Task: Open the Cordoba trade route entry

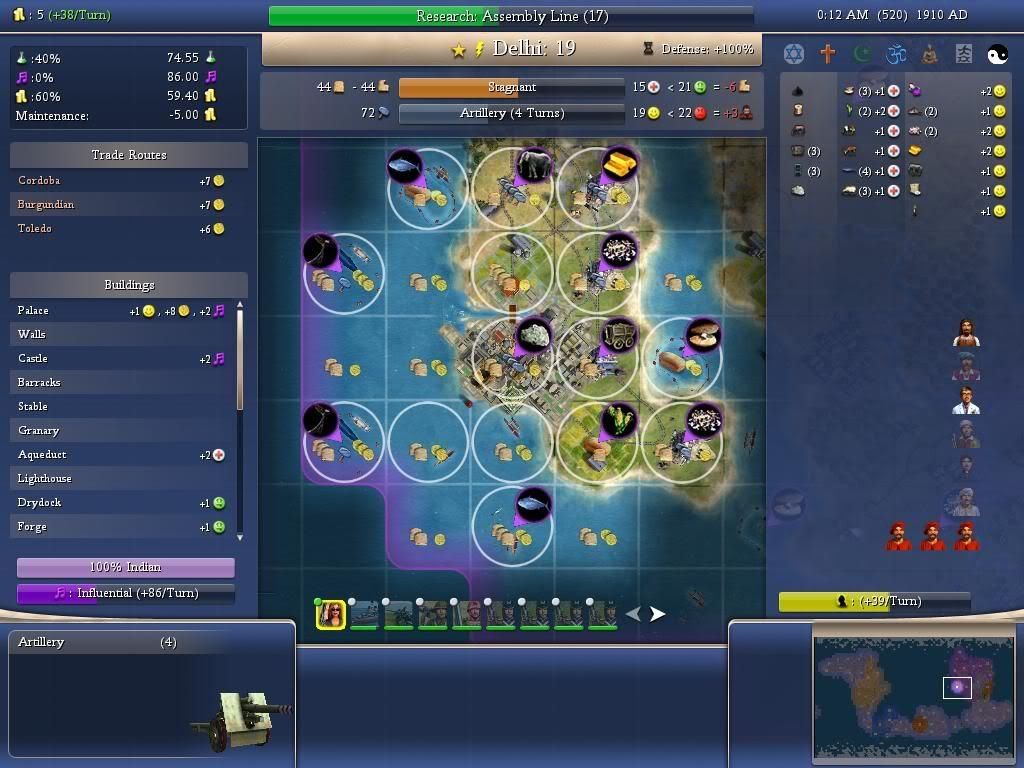Action: click(40, 180)
